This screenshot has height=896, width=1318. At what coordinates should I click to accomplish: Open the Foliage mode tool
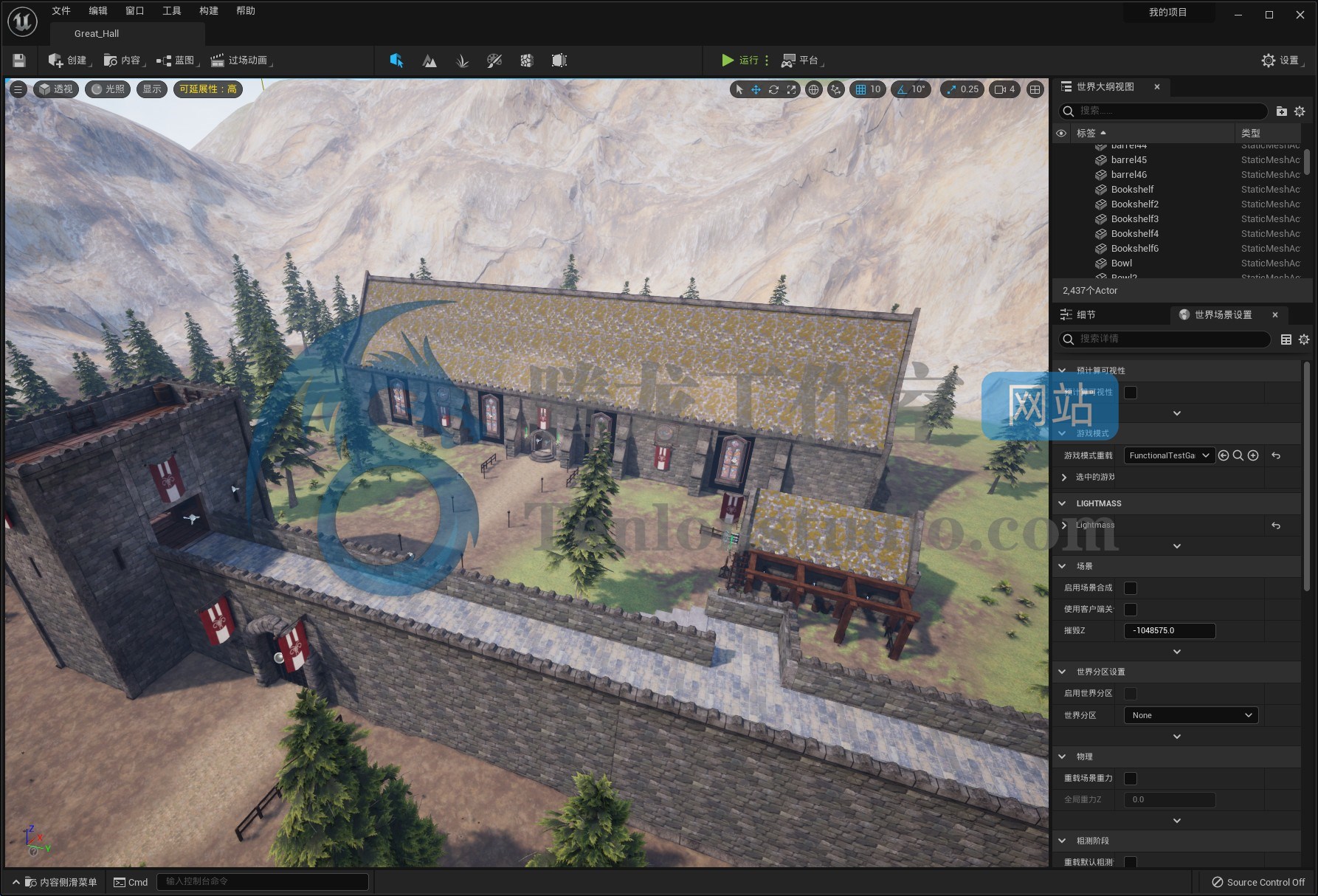tap(463, 61)
